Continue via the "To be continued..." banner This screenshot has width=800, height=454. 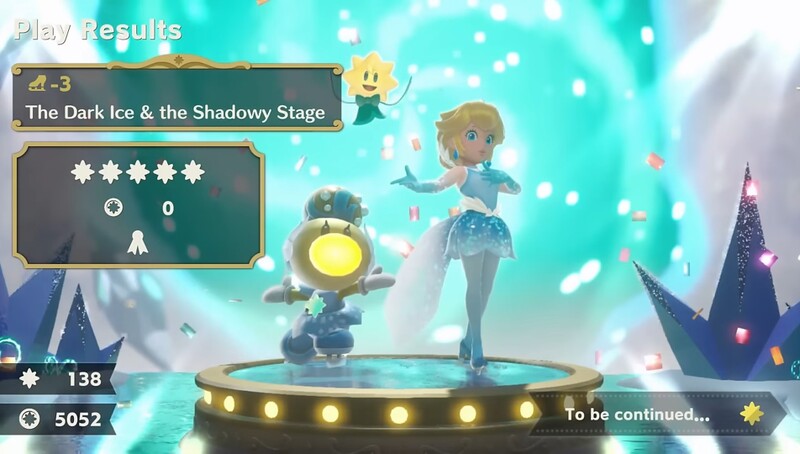pyautogui.click(x=655, y=412)
